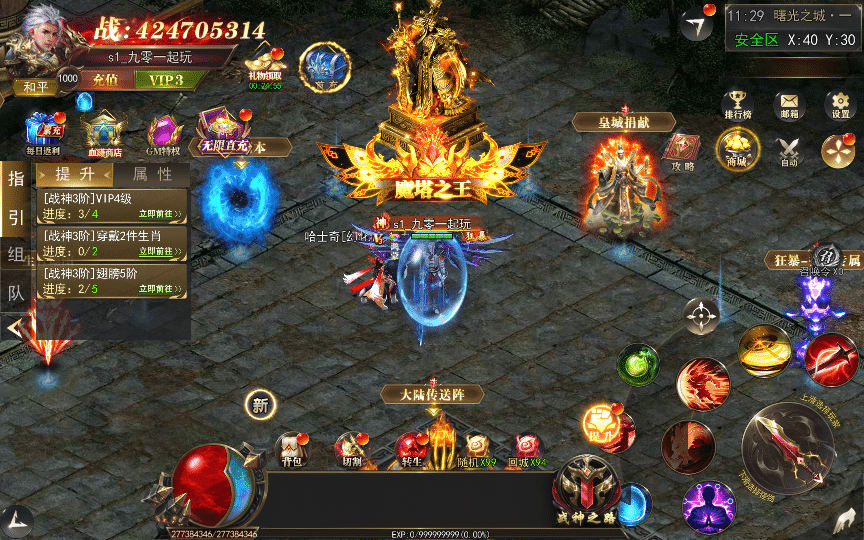Image resolution: width=864 pixels, height=540 pixels.
Task: Open the GM特权 privilege icon
Action: (163, 131)
